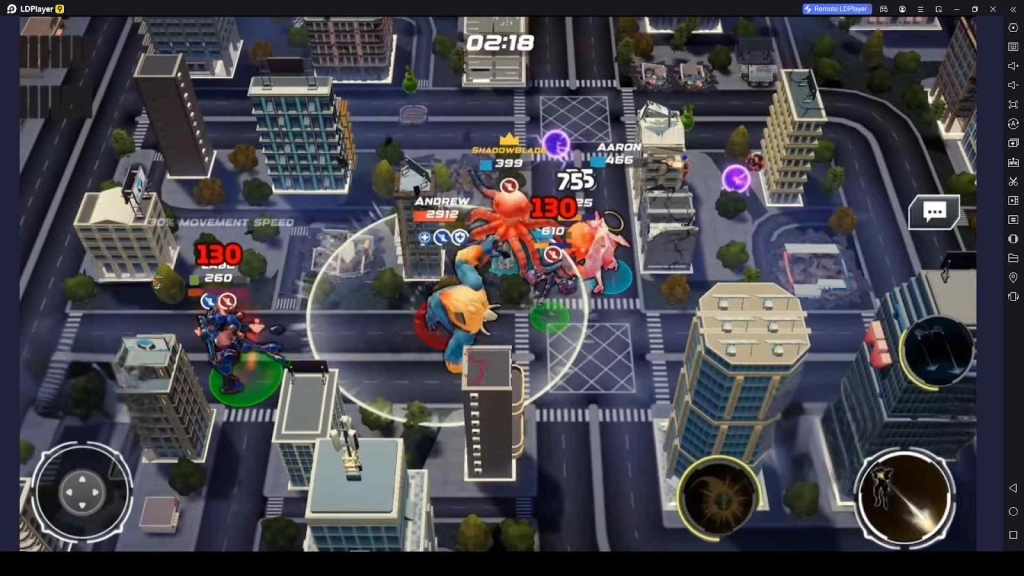Trigger the dark missile-strike ability
1024x576 pixels.
pos(936,351)
